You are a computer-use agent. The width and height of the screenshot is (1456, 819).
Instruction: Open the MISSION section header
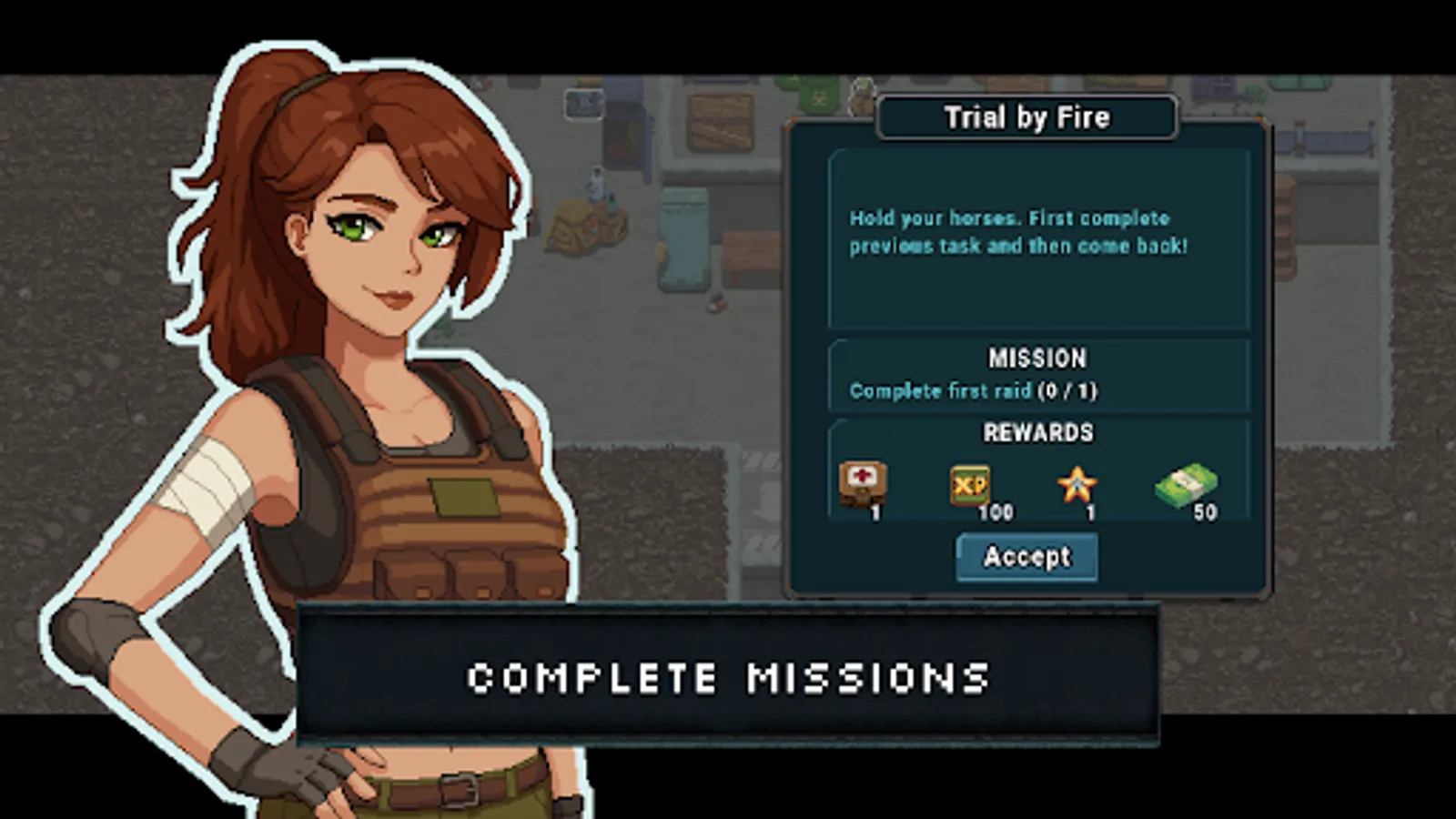click(1038, 359)
